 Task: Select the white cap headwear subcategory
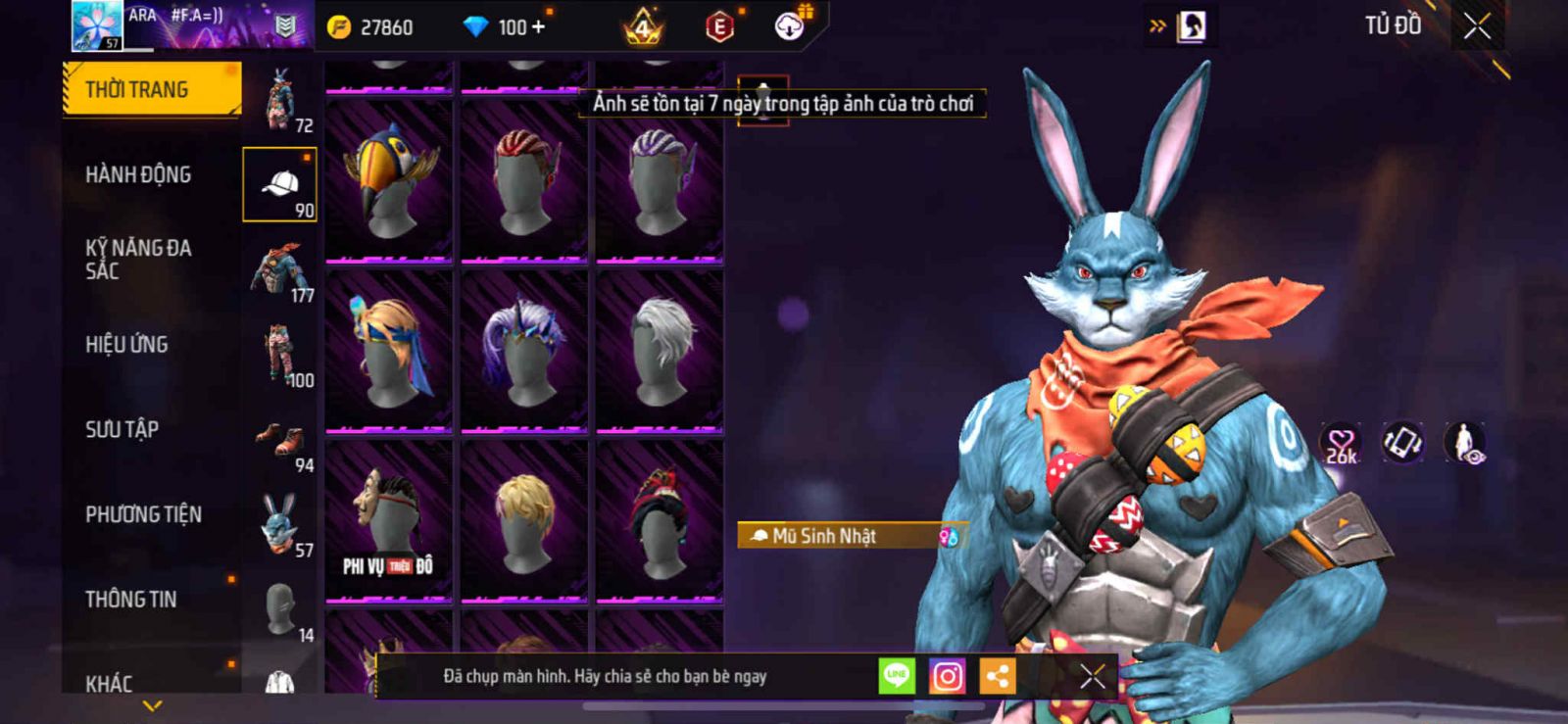coord(280,184)
